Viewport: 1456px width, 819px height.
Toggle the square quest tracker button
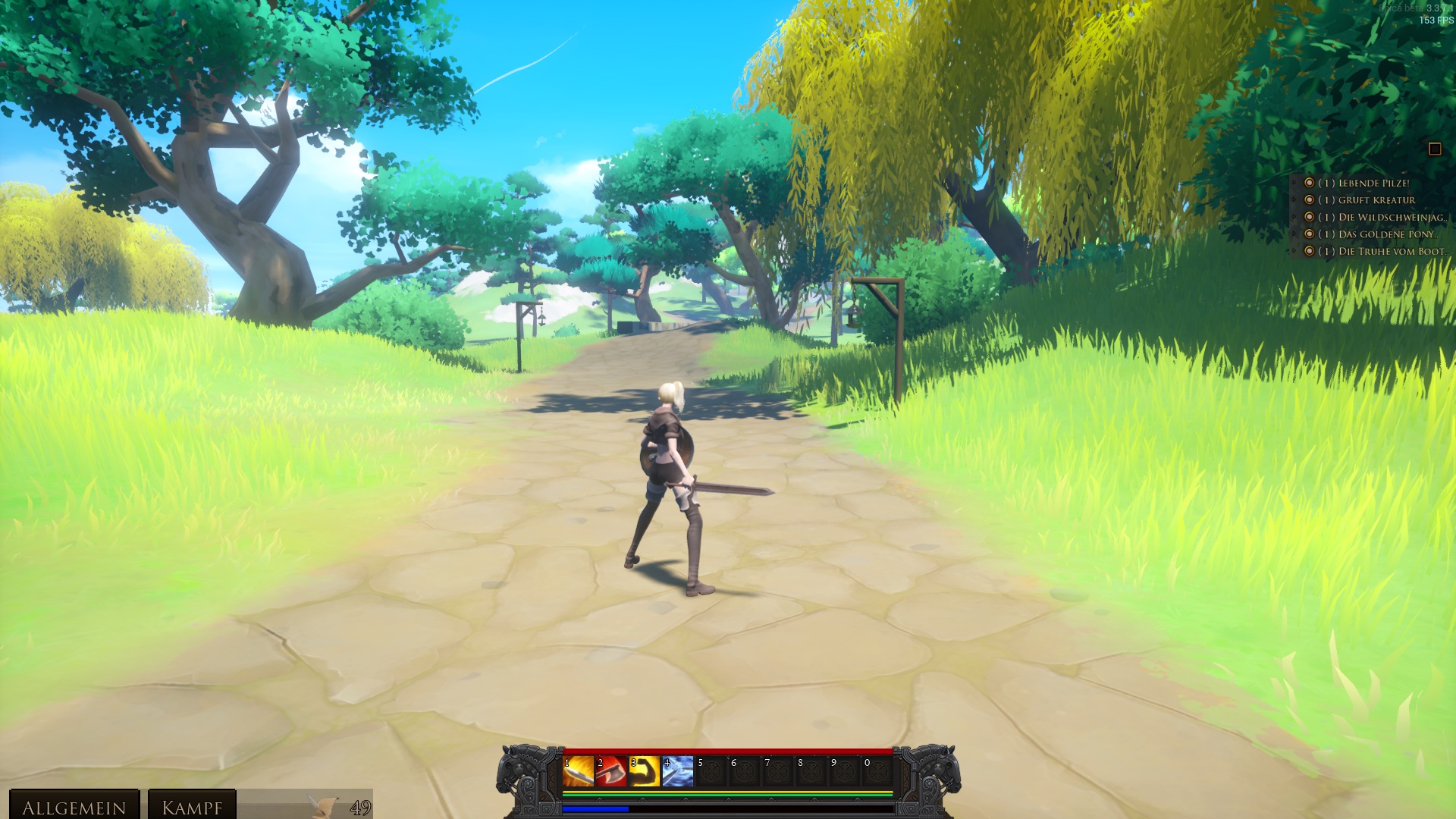pos(1434,149)
